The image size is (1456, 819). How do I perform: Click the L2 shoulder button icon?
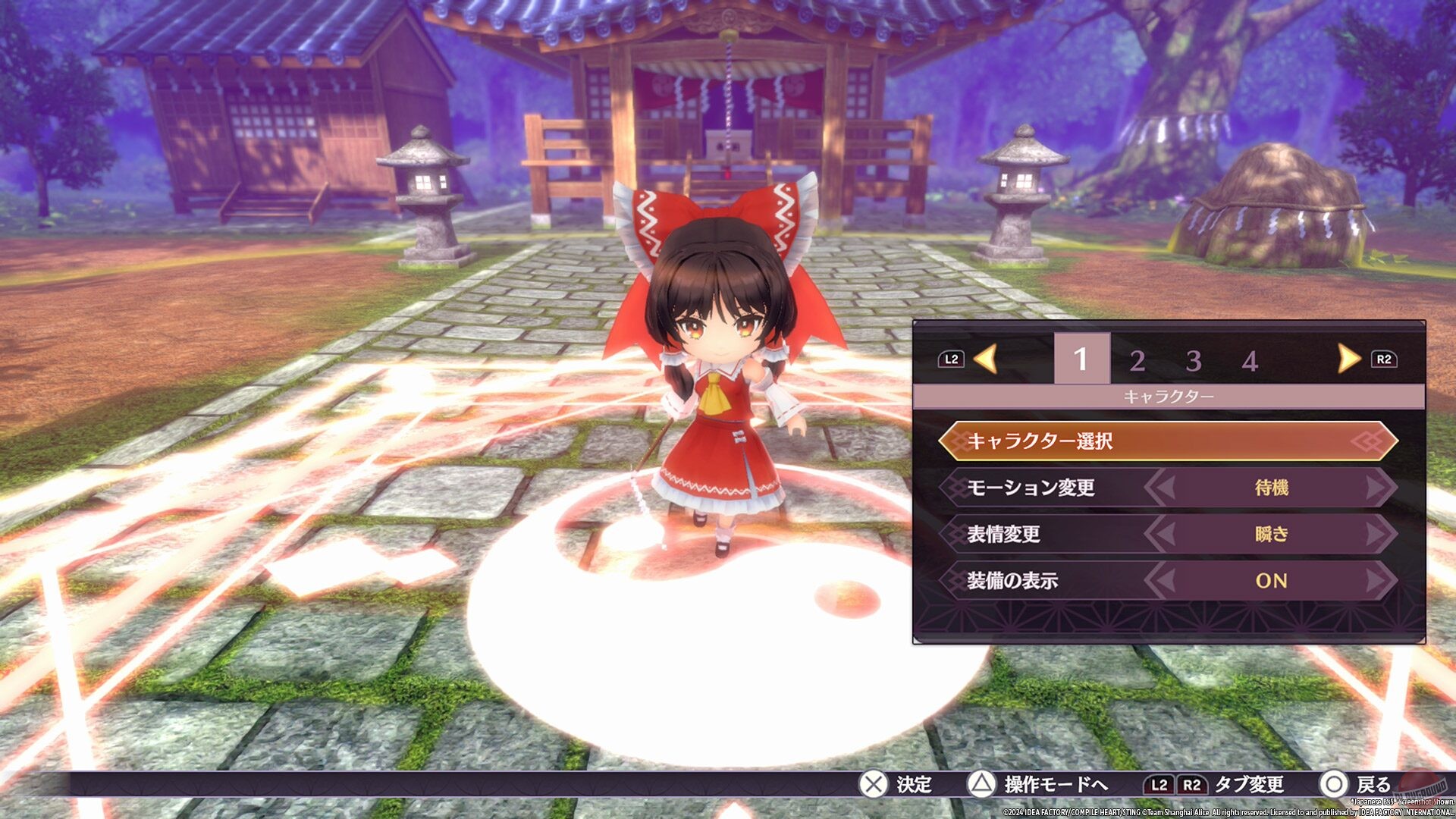952,360
